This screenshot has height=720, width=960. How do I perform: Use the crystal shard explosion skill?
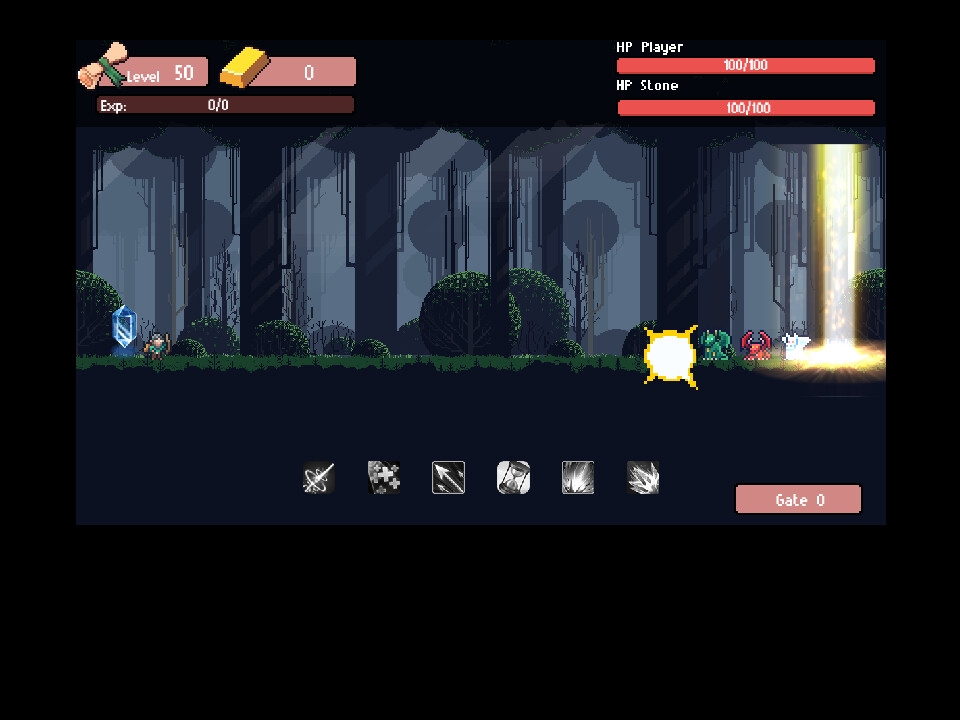point(643,477)
